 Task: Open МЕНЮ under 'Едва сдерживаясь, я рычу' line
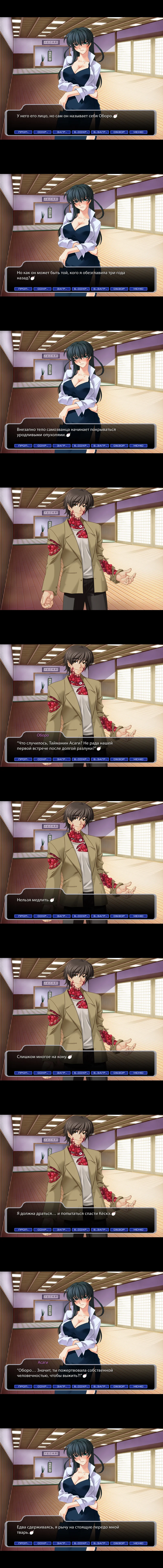point(138,1544)
